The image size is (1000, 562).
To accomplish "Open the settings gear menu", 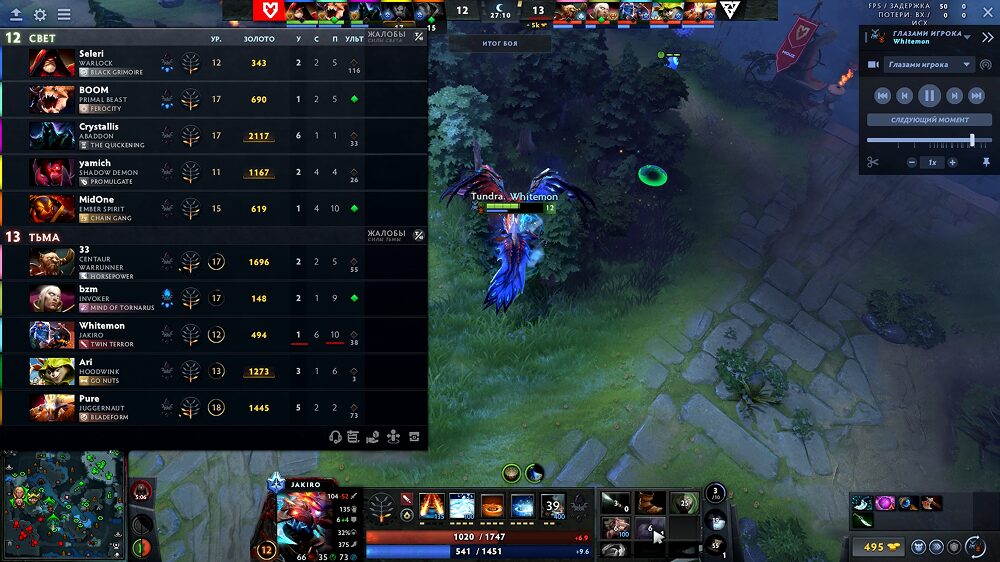I will click(x=40, y=15).
